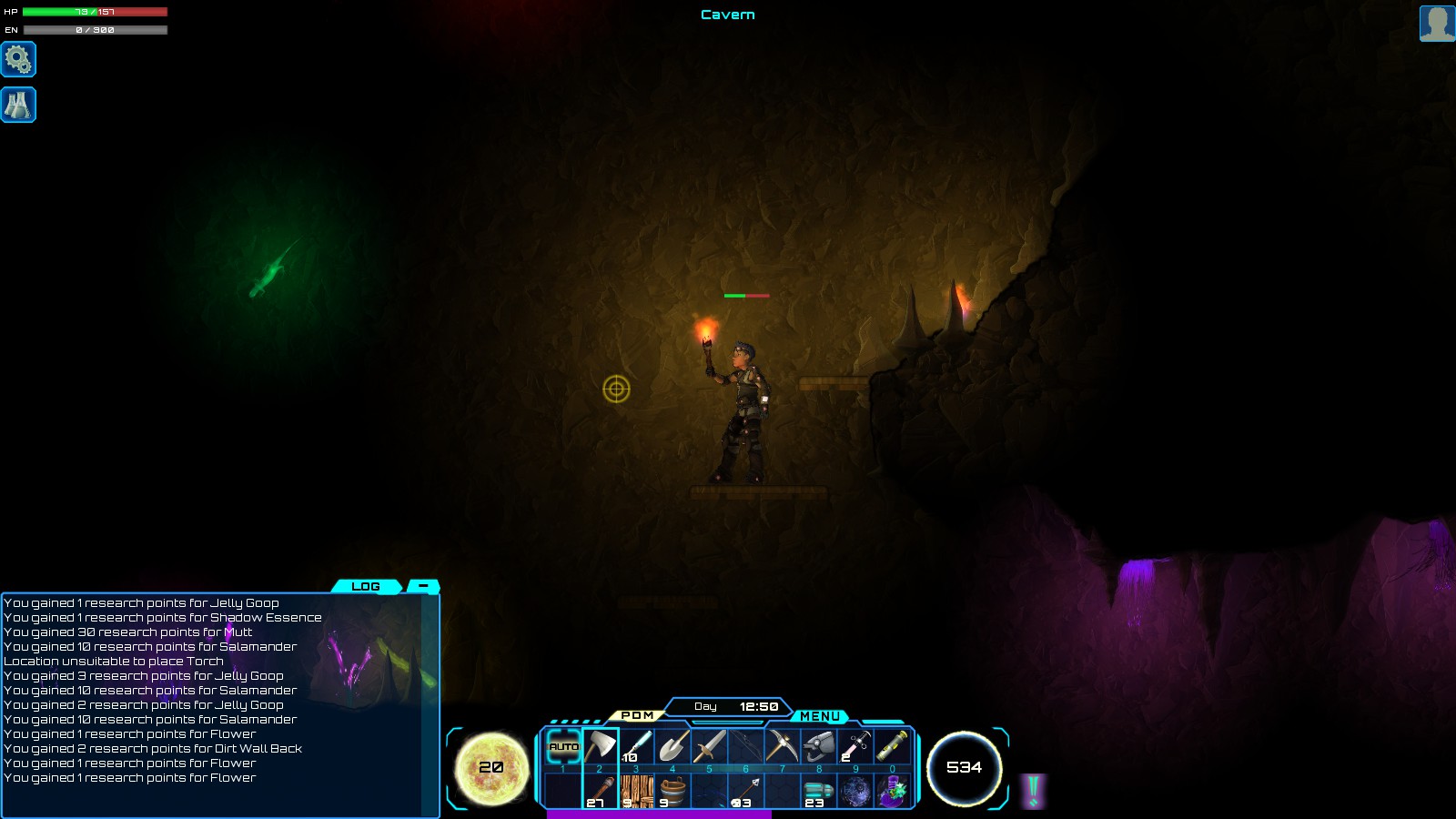Select the AUTO hotbar slot
Image resolution: width=1456 pixels, height=819 pixels.
click(x=563, y=747)
